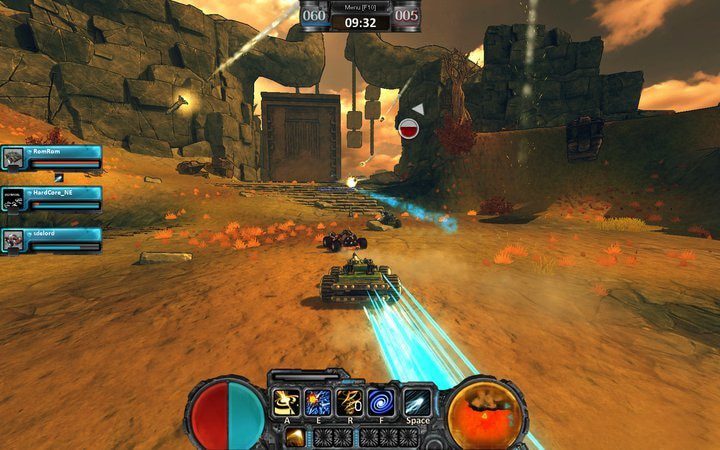Open the Menu button above the timer

[359, 6]
